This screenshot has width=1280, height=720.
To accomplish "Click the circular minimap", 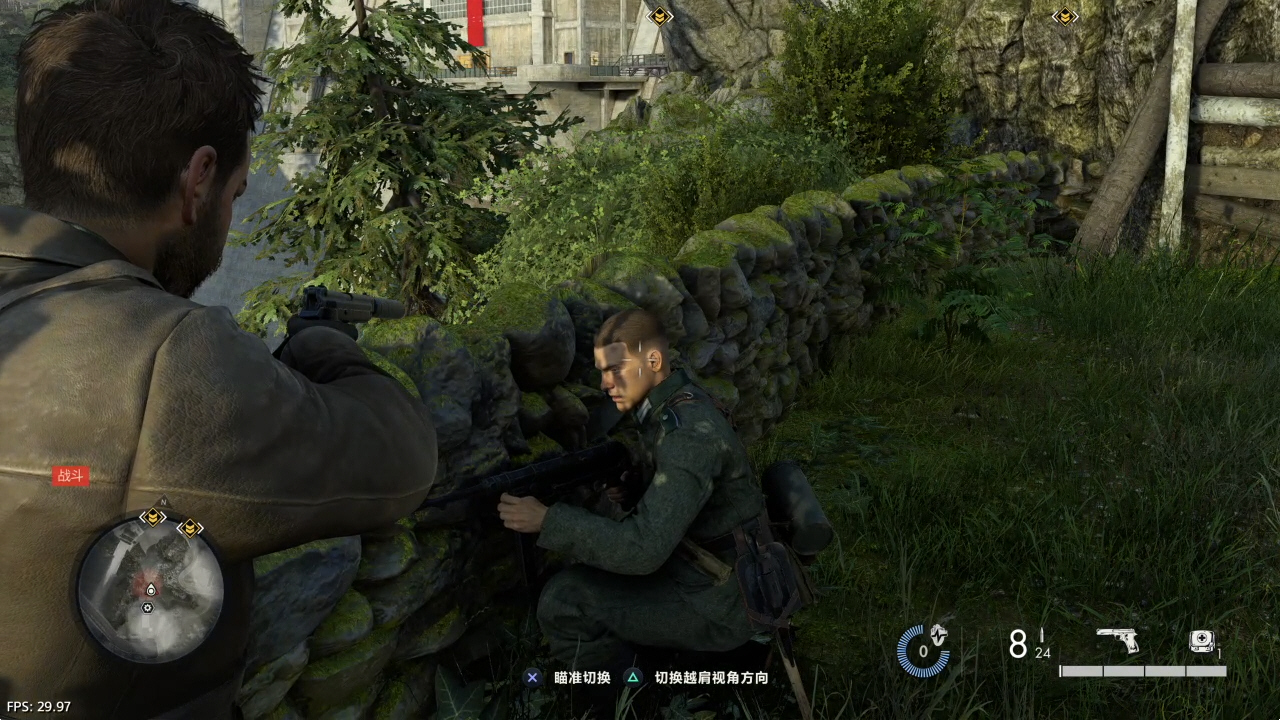I will point(150,588).
